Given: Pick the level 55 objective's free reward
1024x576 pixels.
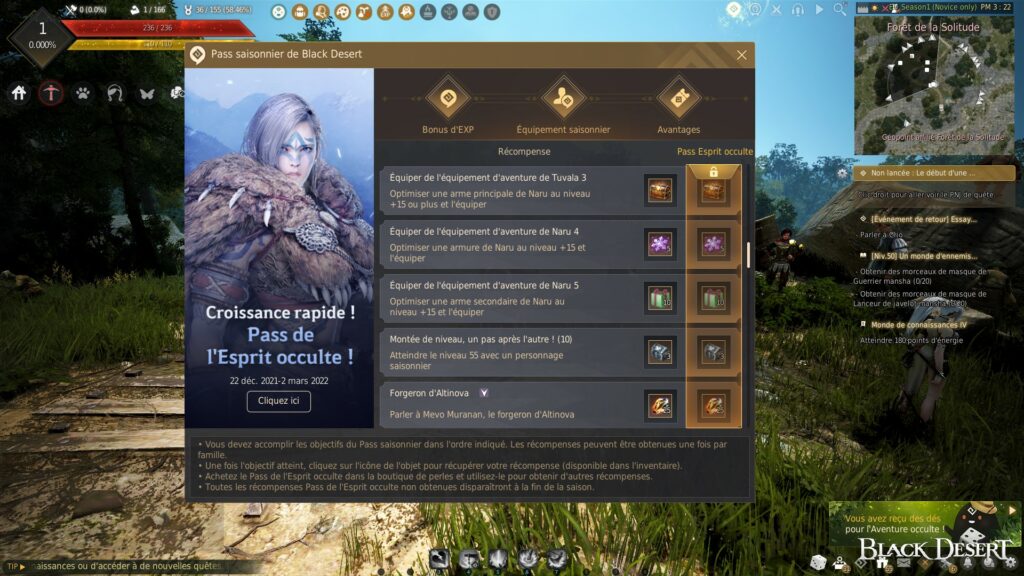Looking at the screenshot, I should [x=659, y=351].
